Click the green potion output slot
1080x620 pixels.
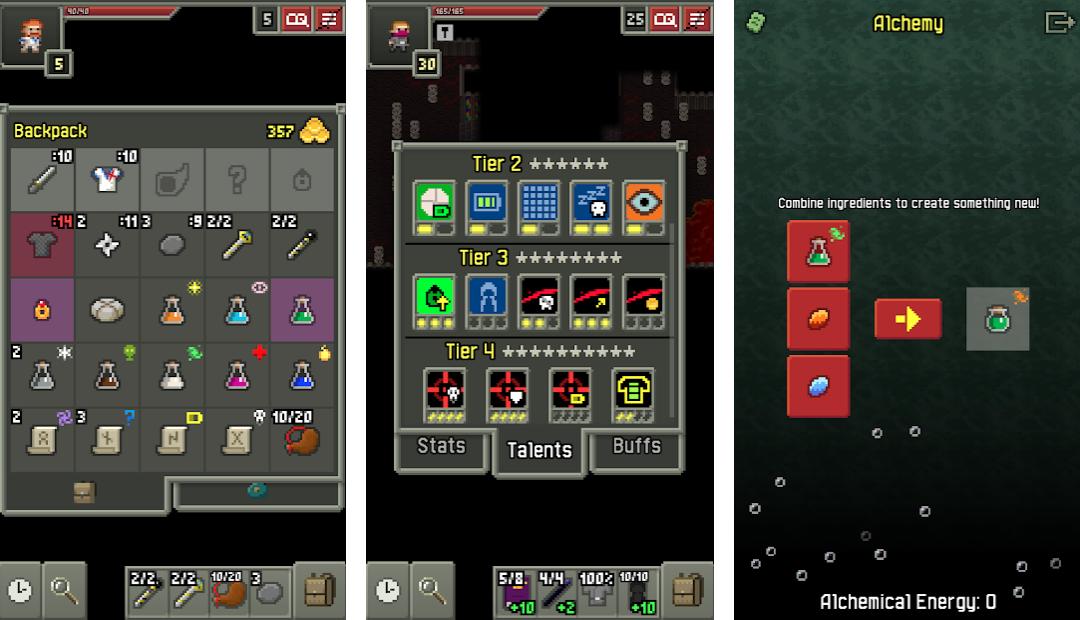(997, 319)
